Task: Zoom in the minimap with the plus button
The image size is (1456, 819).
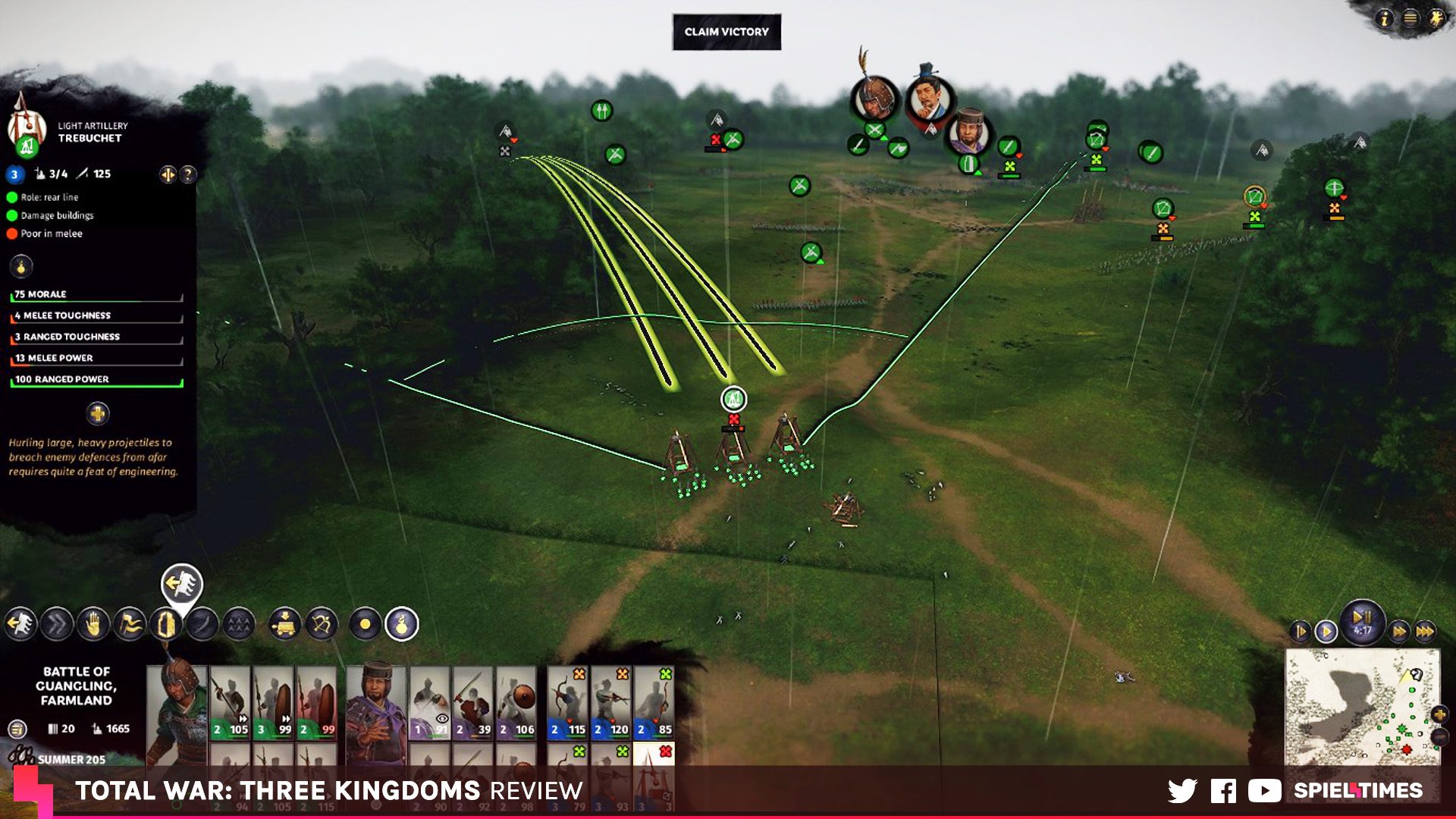Action: (x=1439, y=714)
